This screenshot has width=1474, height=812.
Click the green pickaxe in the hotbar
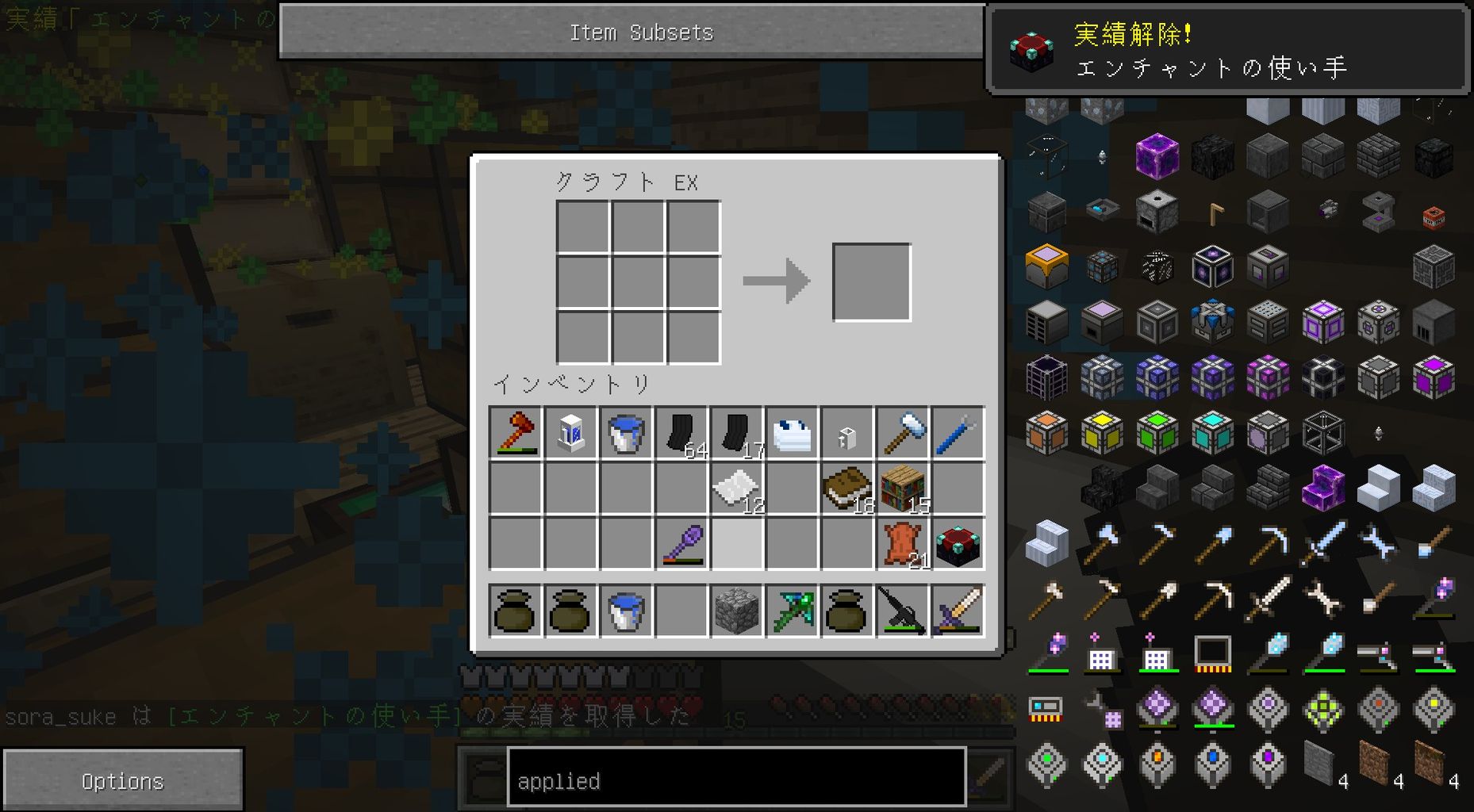pyautogui.click(x=793, y=611)
